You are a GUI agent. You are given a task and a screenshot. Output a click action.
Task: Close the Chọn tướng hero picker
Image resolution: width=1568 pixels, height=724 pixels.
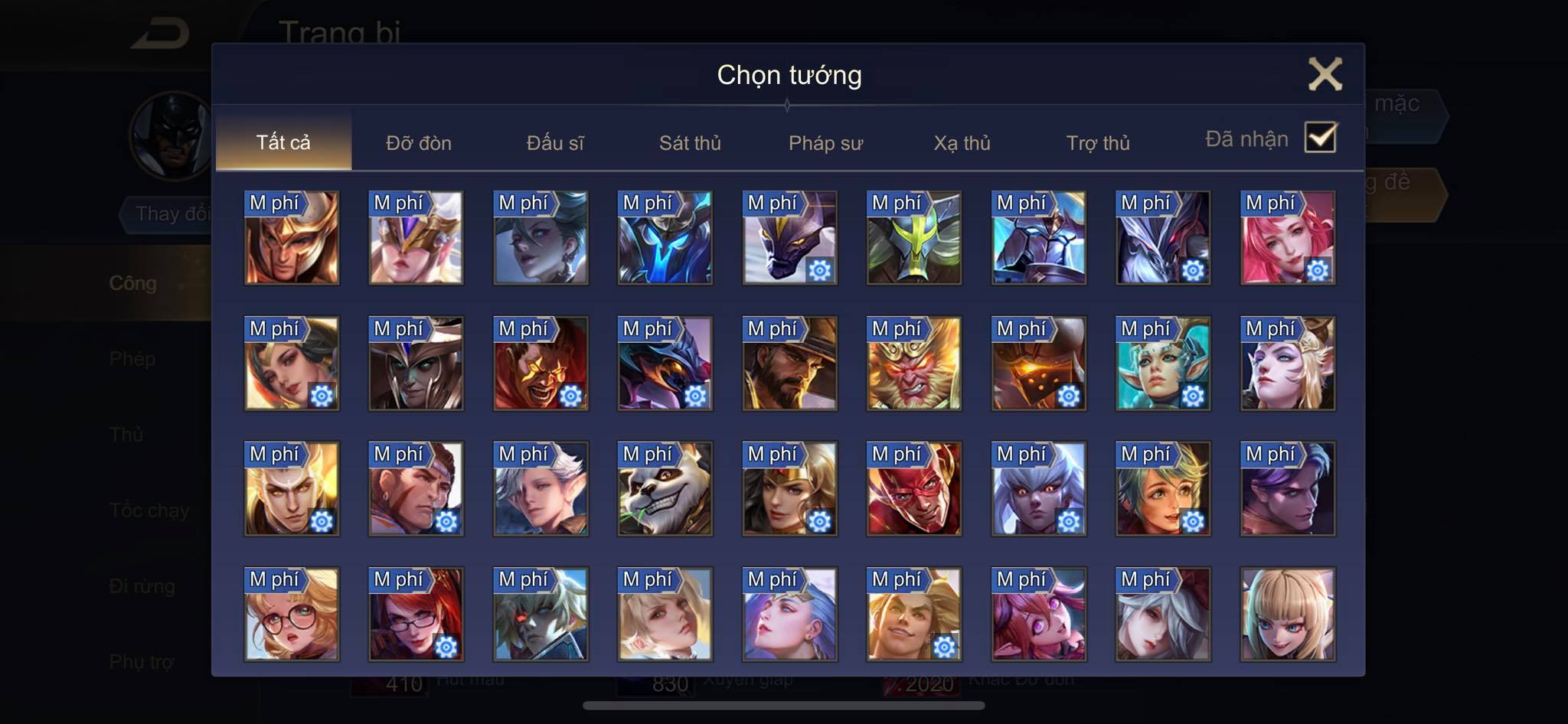coord(1325,74)
